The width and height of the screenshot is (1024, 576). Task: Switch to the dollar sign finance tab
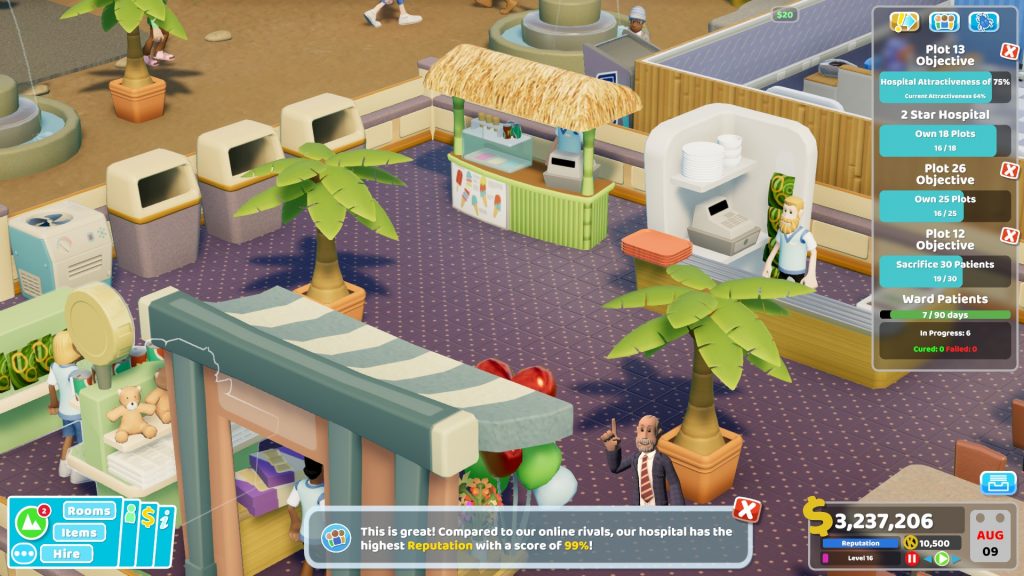pos(147,517)
